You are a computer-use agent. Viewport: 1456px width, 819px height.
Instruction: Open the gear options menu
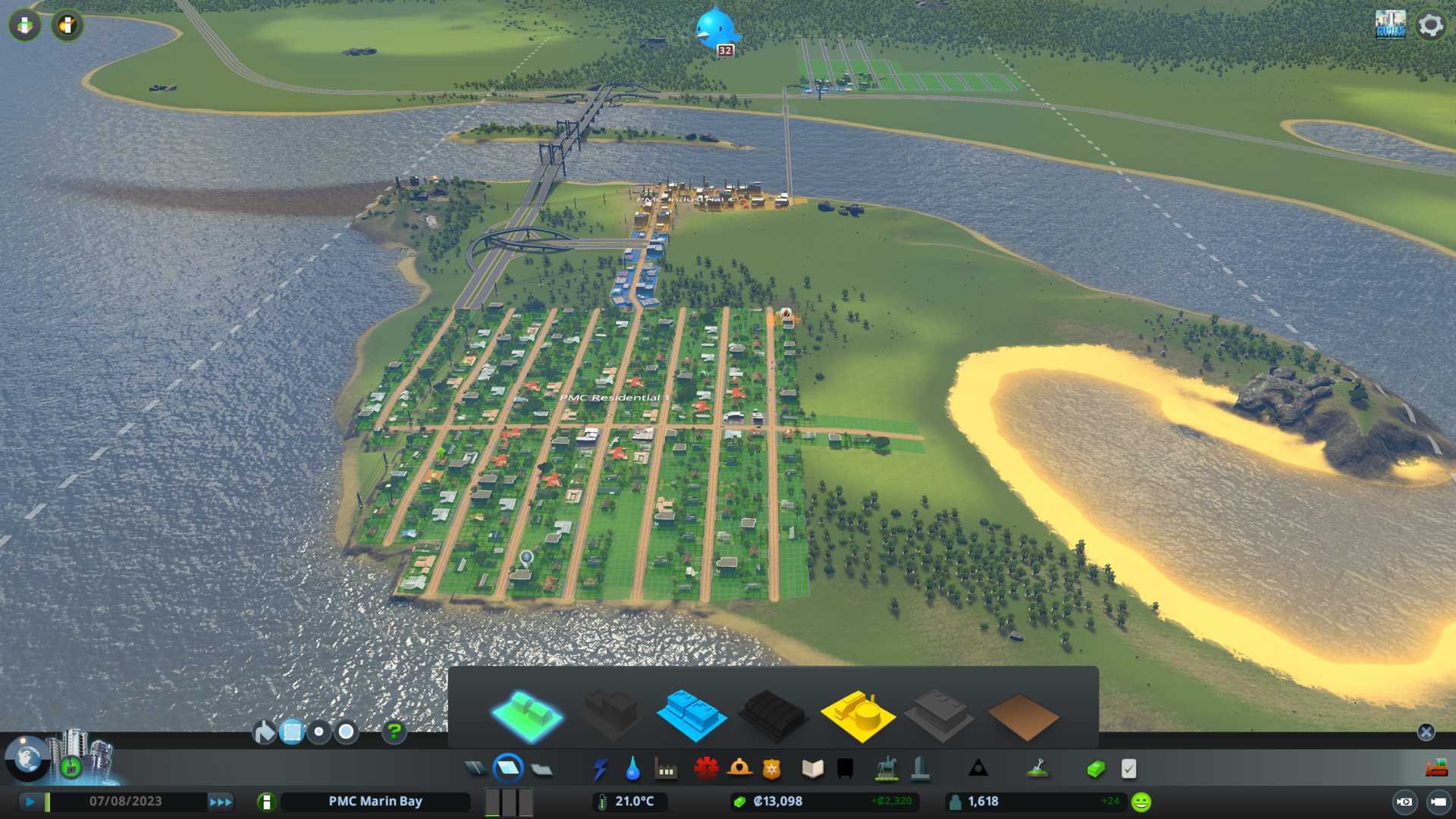tap(1431, 25)
